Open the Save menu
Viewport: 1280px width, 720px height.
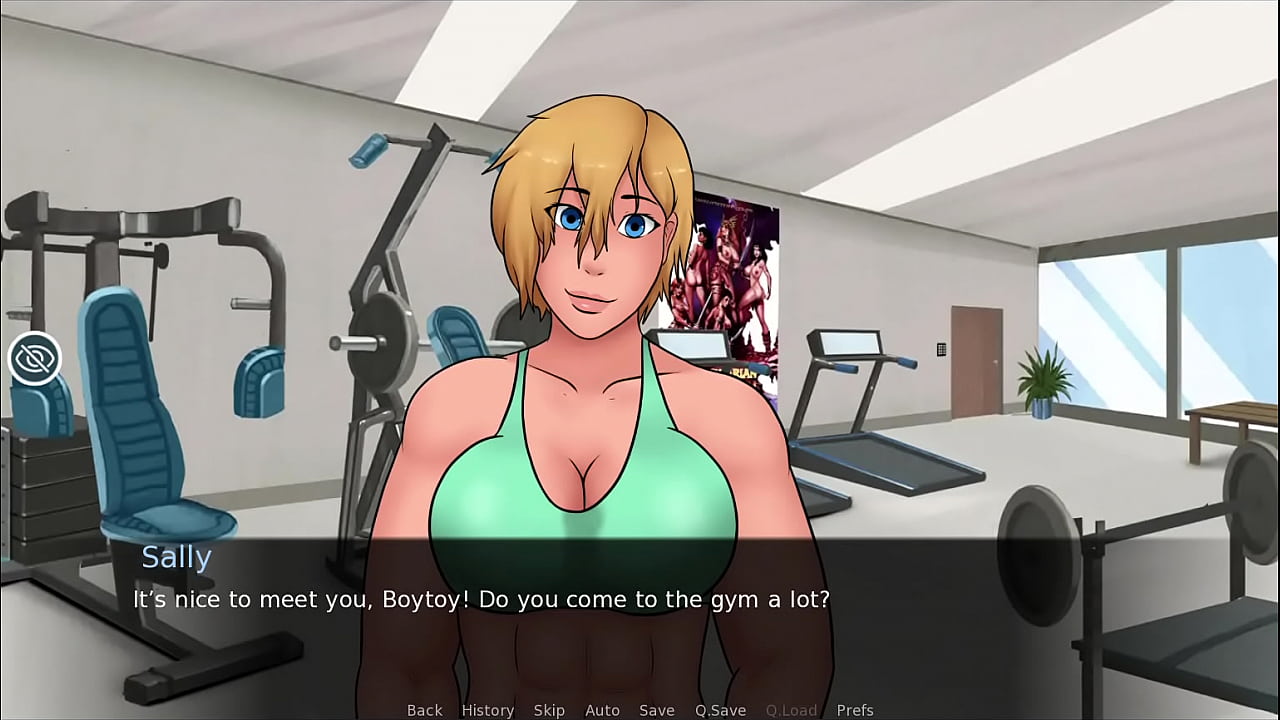click(656, 710)
